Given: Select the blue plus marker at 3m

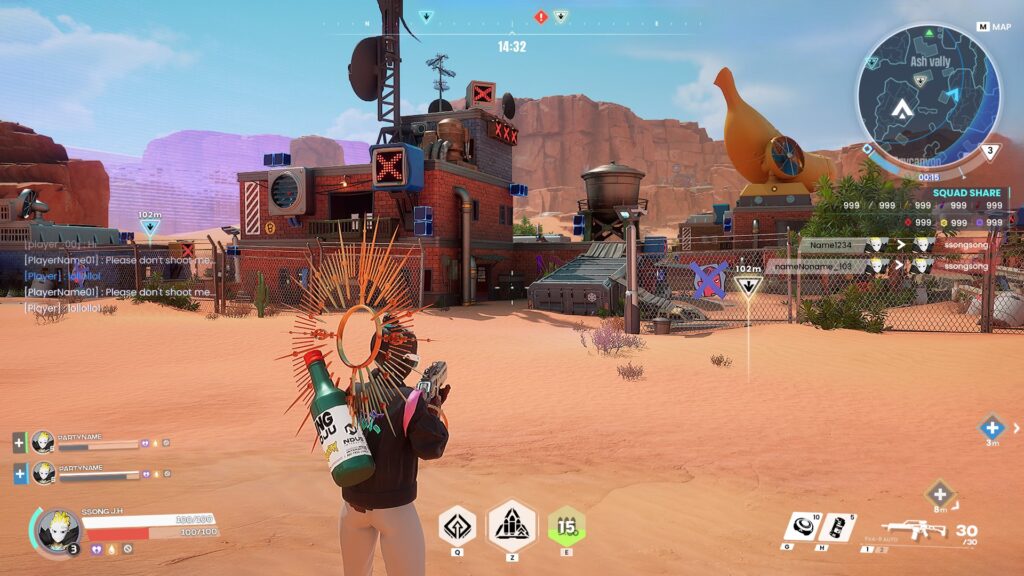Looking at the screenshot, I should coord(991,425).
